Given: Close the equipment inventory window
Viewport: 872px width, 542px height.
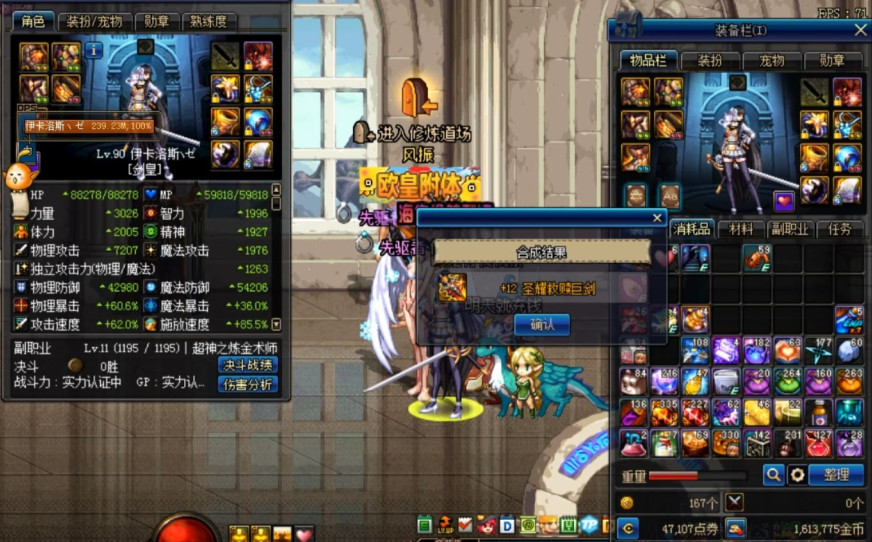Looking at the screenshot, I should coord(860,31).
